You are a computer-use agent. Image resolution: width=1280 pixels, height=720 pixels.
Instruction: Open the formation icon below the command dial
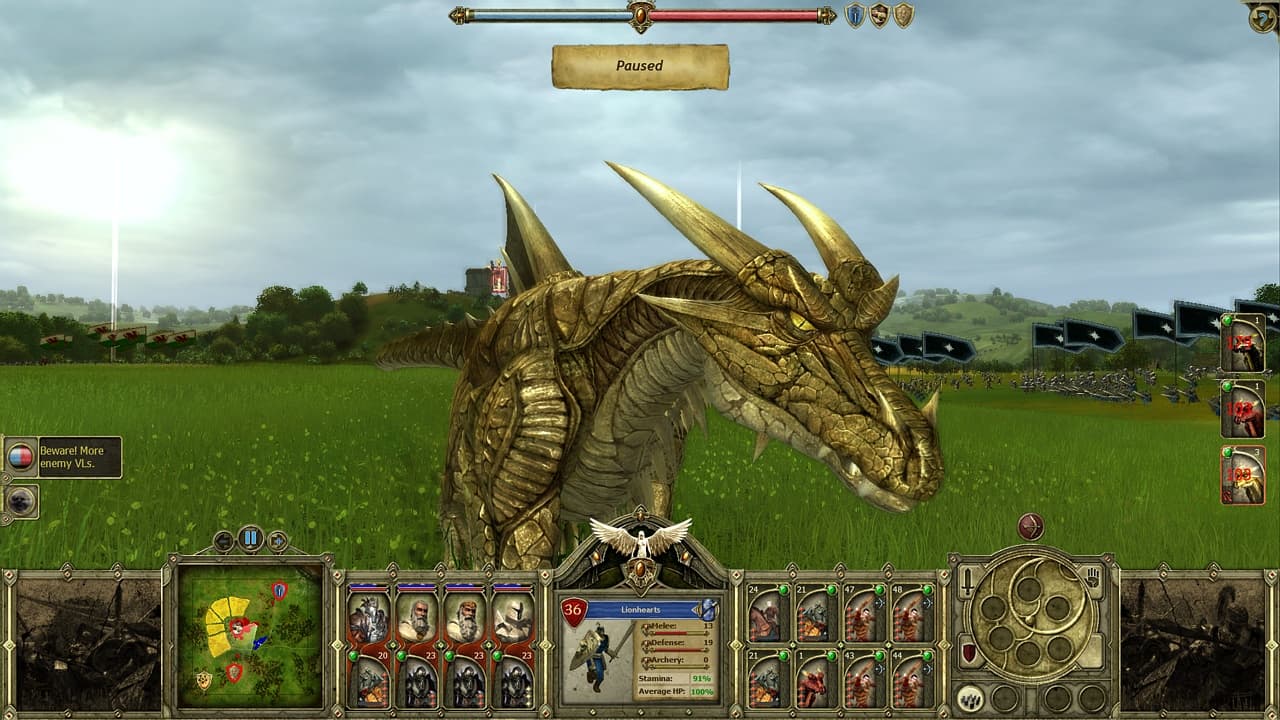click(971, 699)
